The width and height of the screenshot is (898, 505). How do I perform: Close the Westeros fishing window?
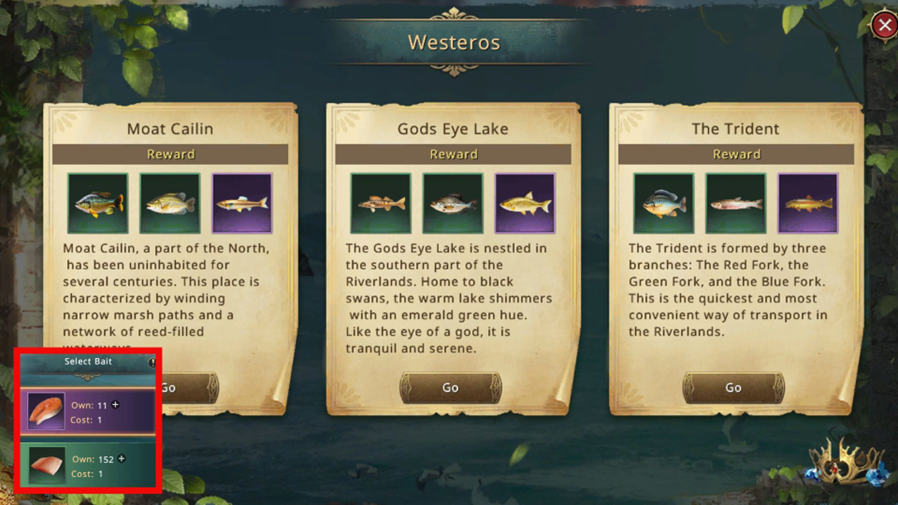click(884, 25)
